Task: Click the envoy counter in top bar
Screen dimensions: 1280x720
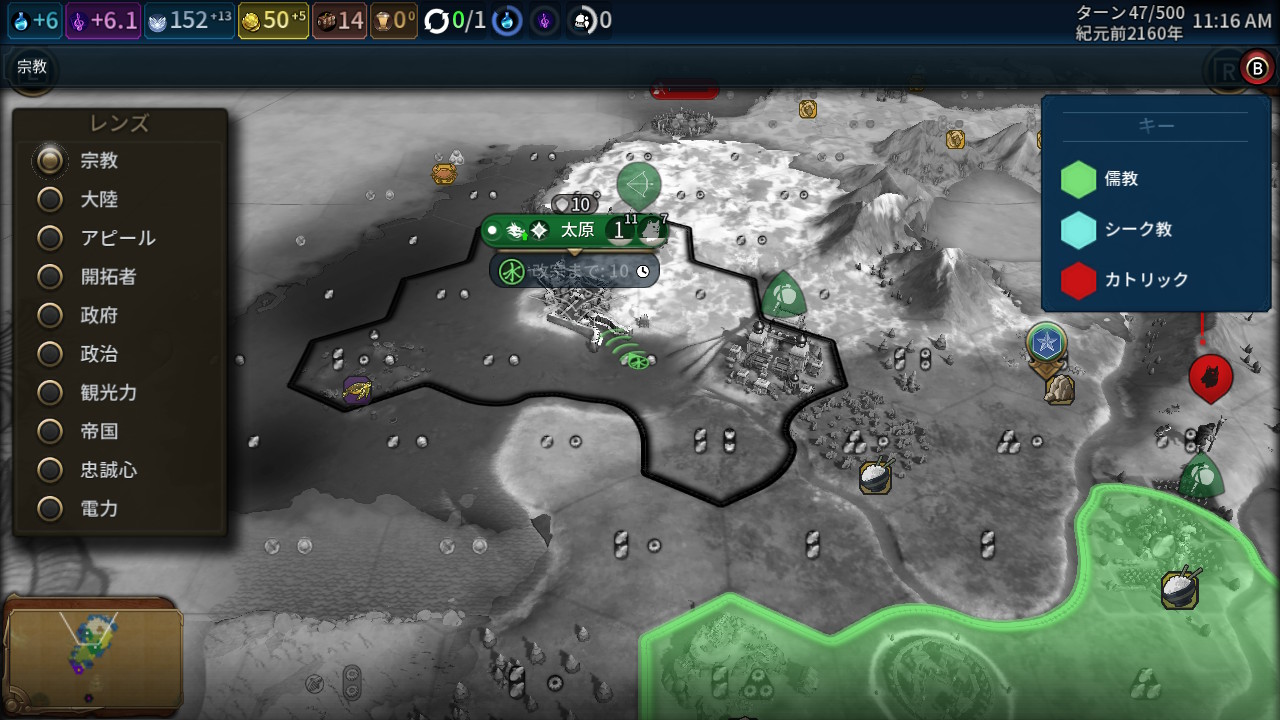Action: click(590, 21)
